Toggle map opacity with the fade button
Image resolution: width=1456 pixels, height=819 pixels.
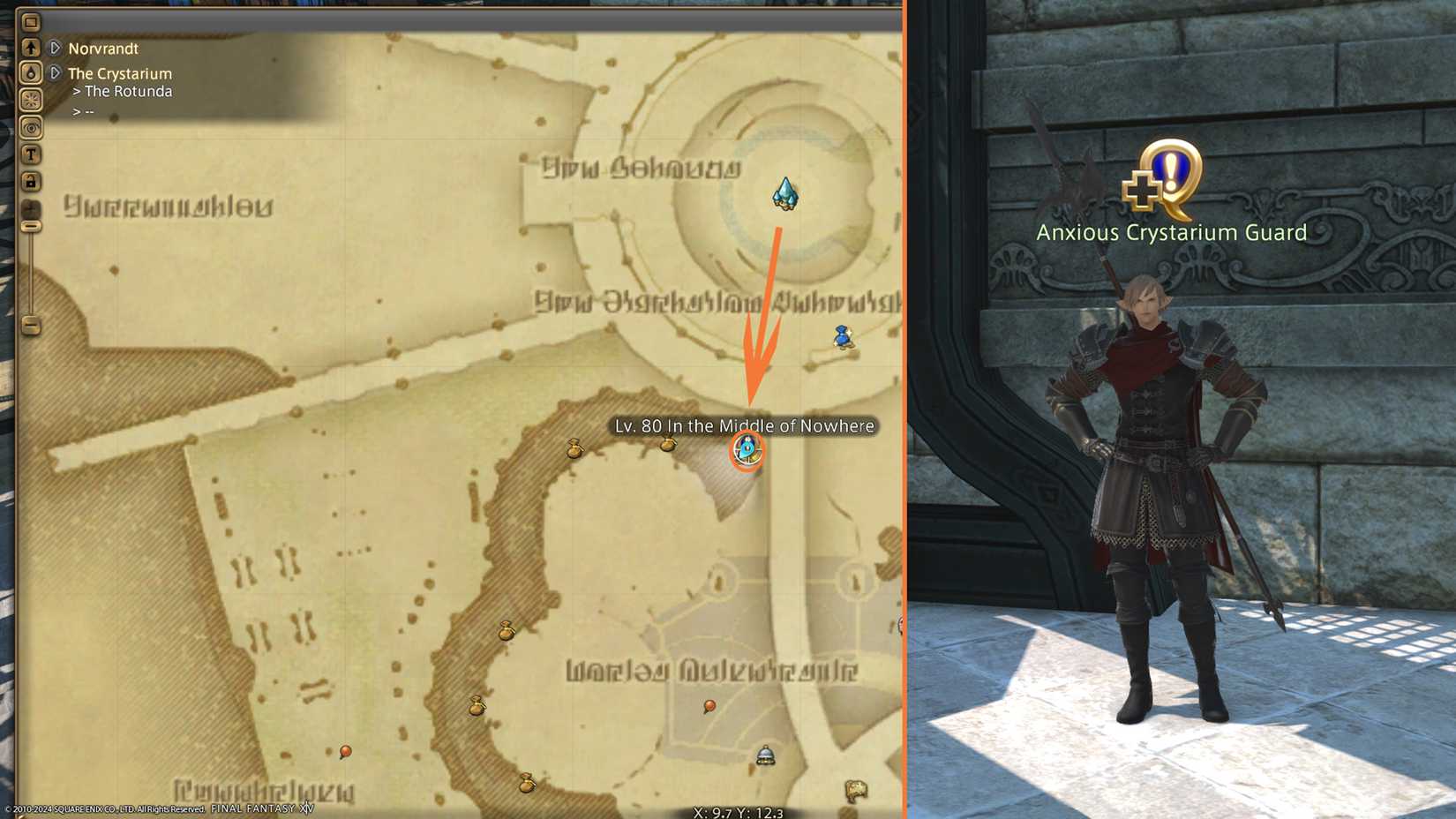point(31,209)
